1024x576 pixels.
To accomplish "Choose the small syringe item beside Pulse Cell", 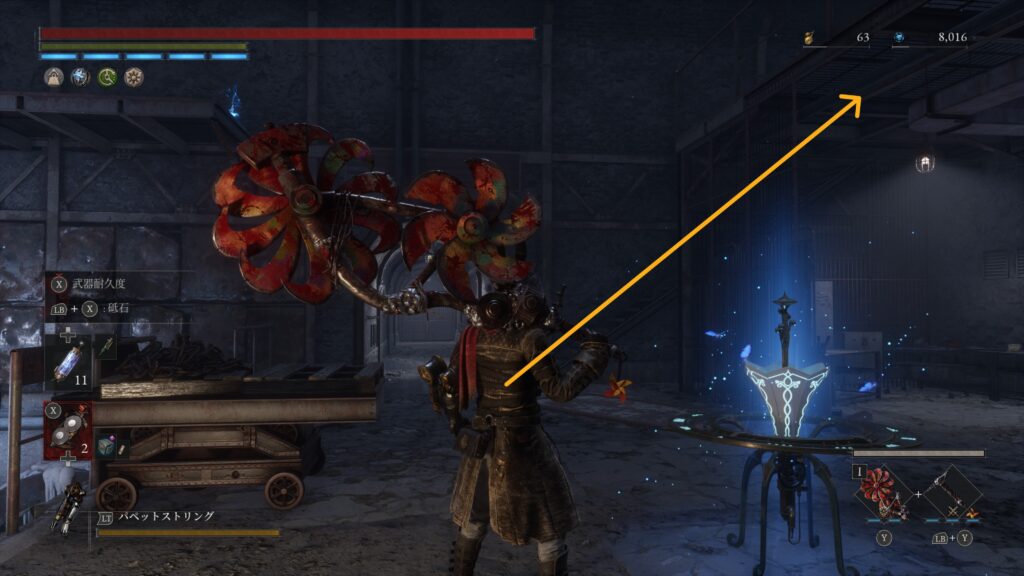I will coord(105,347).
